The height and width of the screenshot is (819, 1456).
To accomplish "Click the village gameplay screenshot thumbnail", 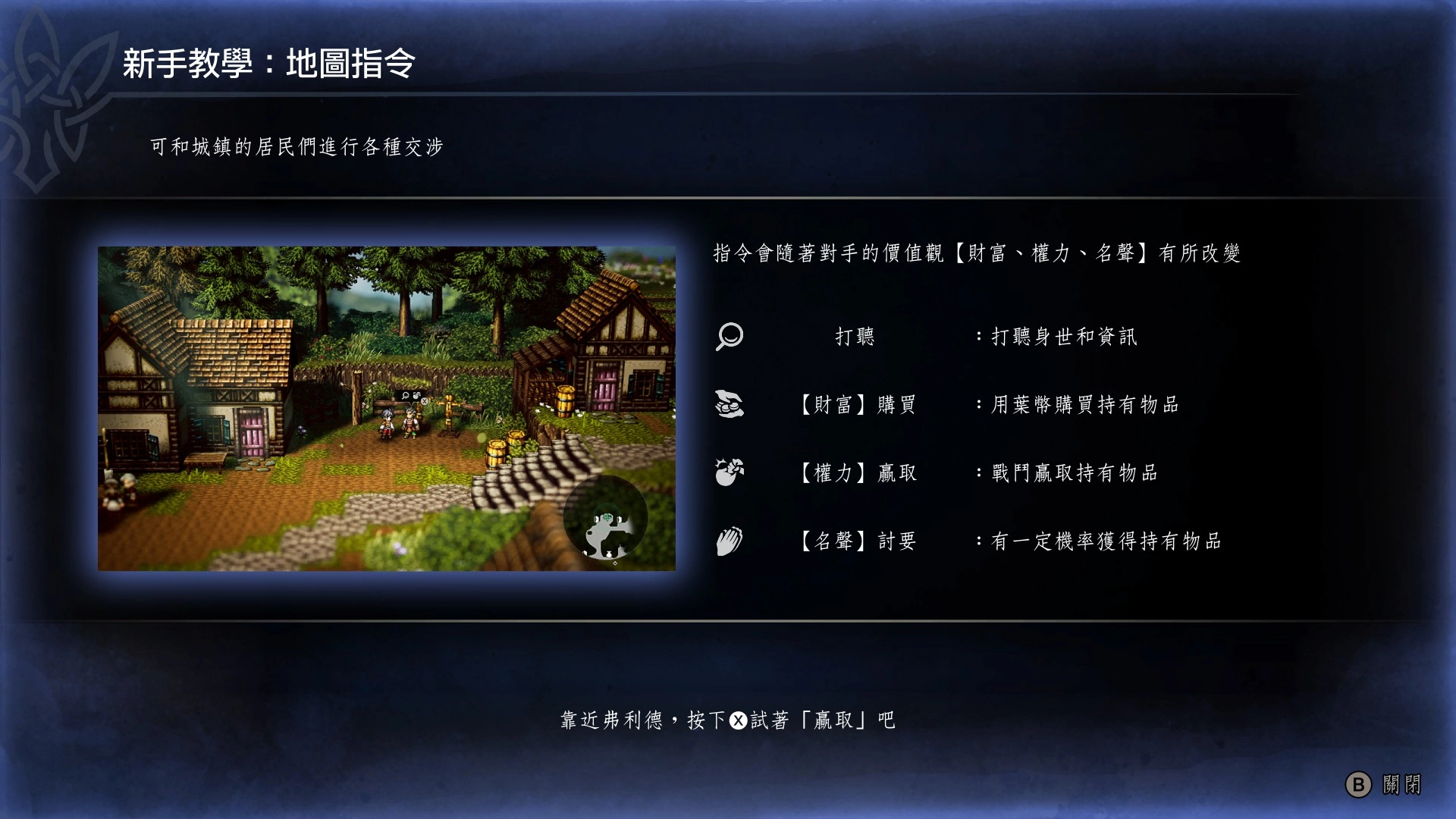I will click(x=387, y=408).
